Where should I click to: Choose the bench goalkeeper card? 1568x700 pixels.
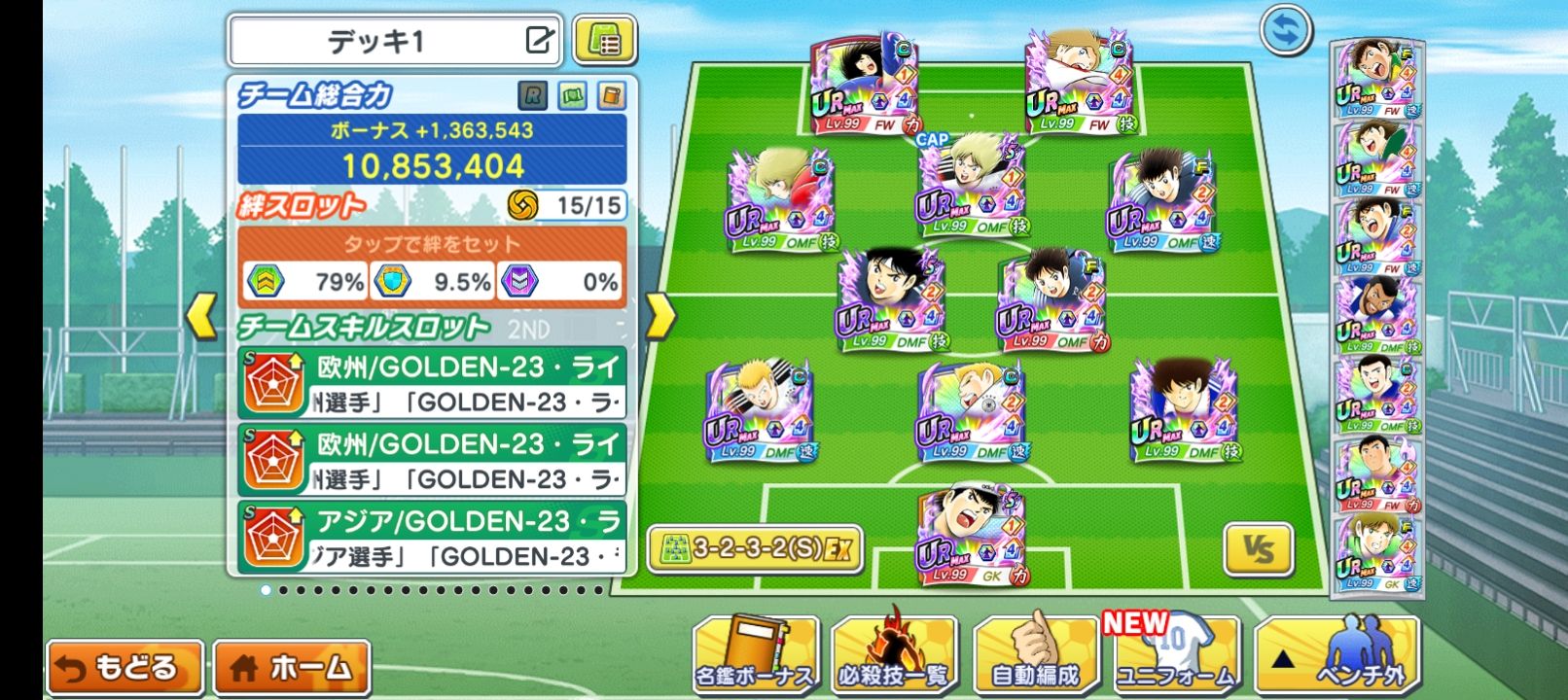click(x=1376, y=554)
